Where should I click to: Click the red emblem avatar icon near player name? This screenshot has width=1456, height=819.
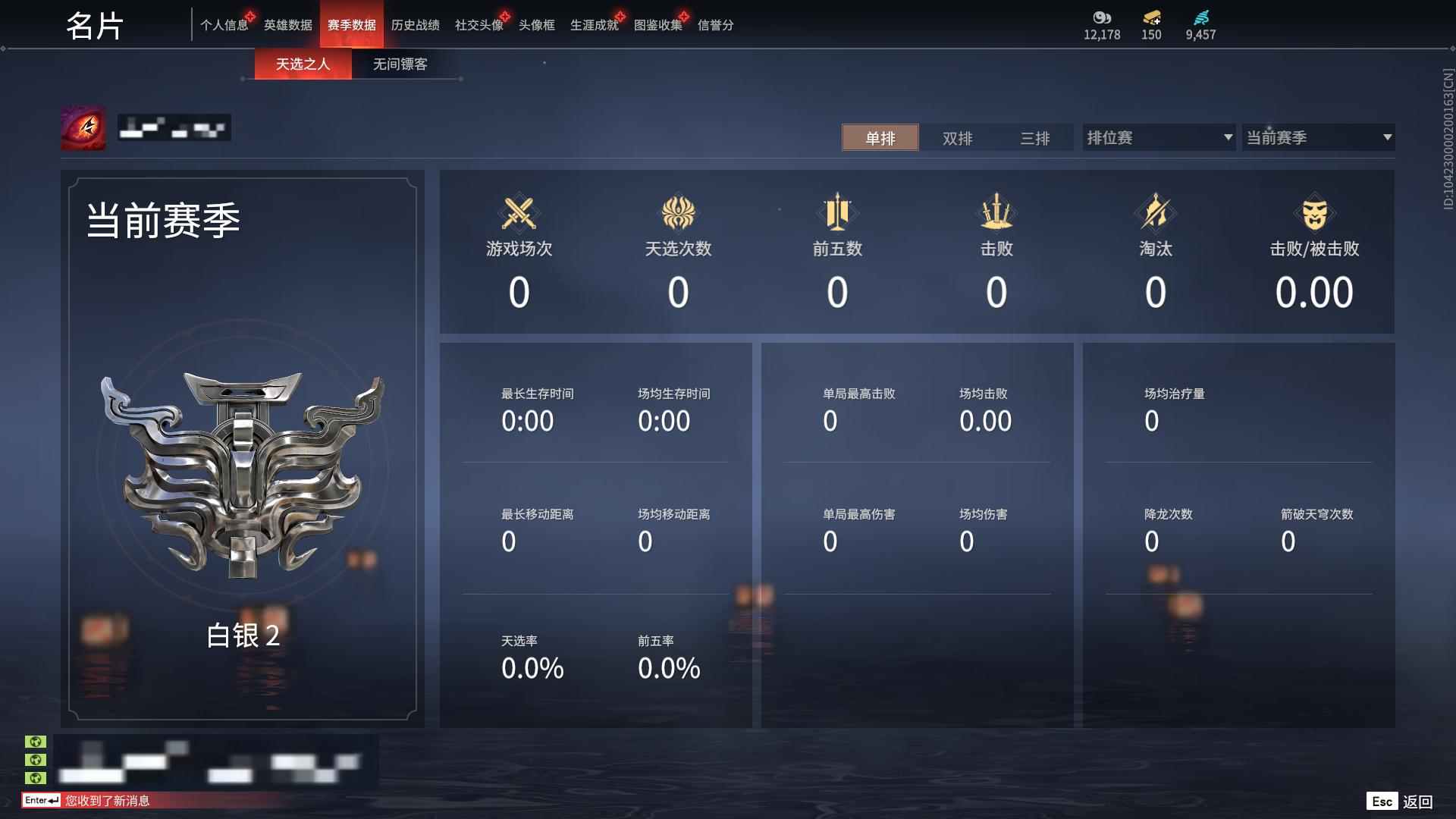83,127
